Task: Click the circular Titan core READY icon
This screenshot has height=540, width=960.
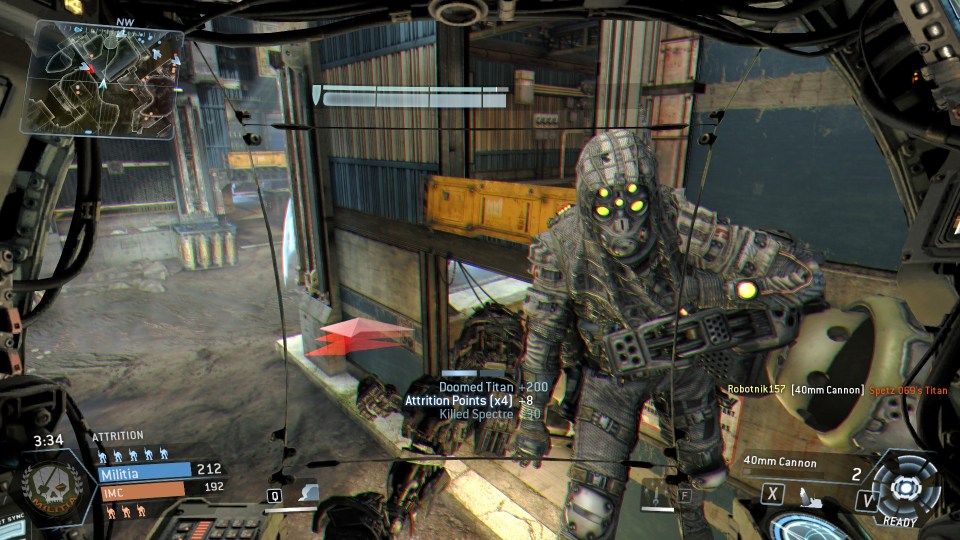Action: click(905, 487)
